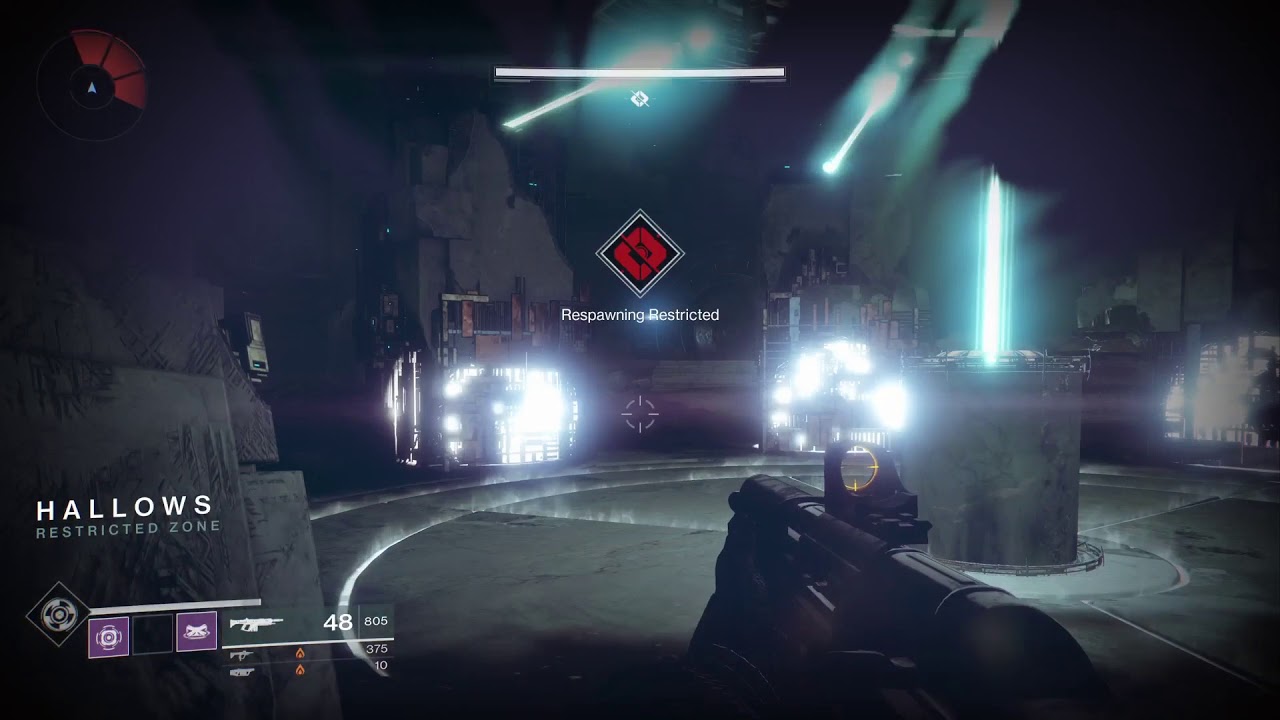Select the equipped primary rifle icon
The image size is (1280, 720).
(256, 624)
